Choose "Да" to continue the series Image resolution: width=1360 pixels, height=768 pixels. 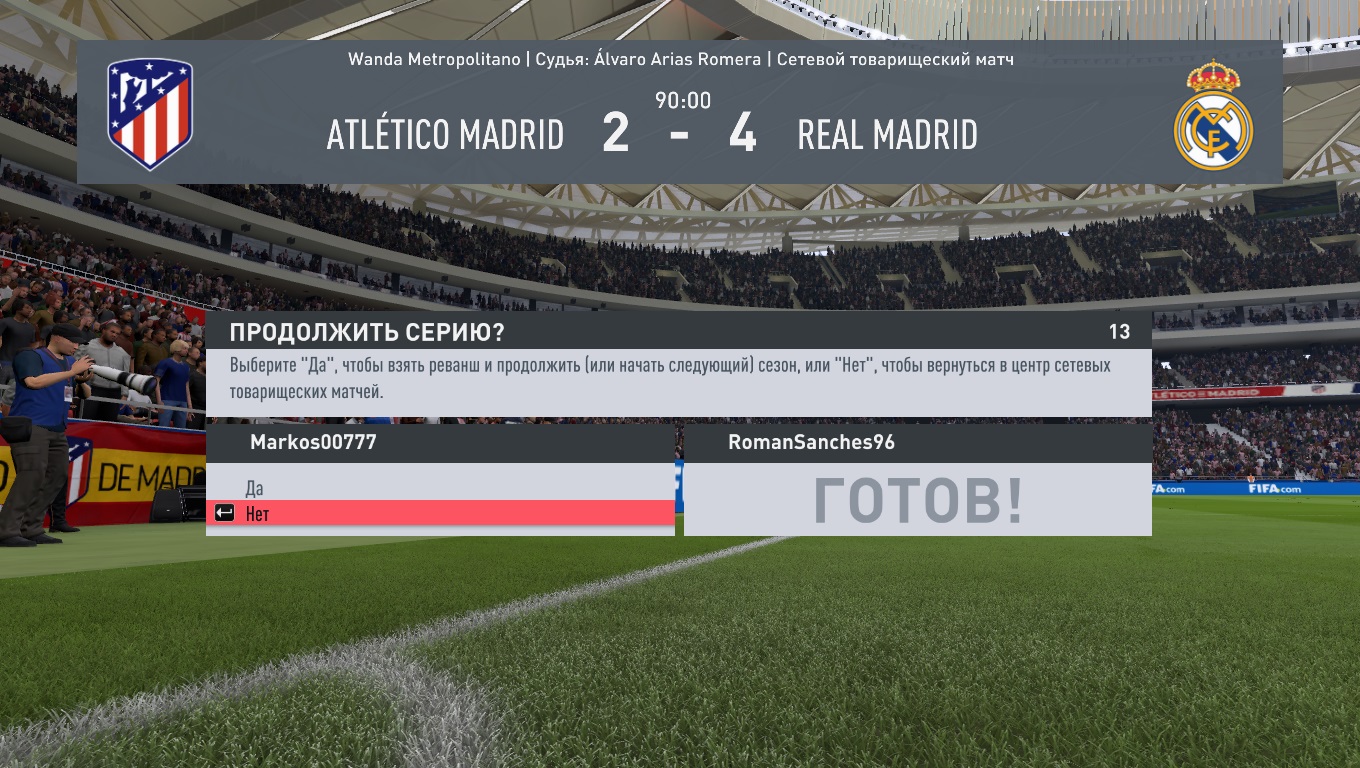click(255, 488)
